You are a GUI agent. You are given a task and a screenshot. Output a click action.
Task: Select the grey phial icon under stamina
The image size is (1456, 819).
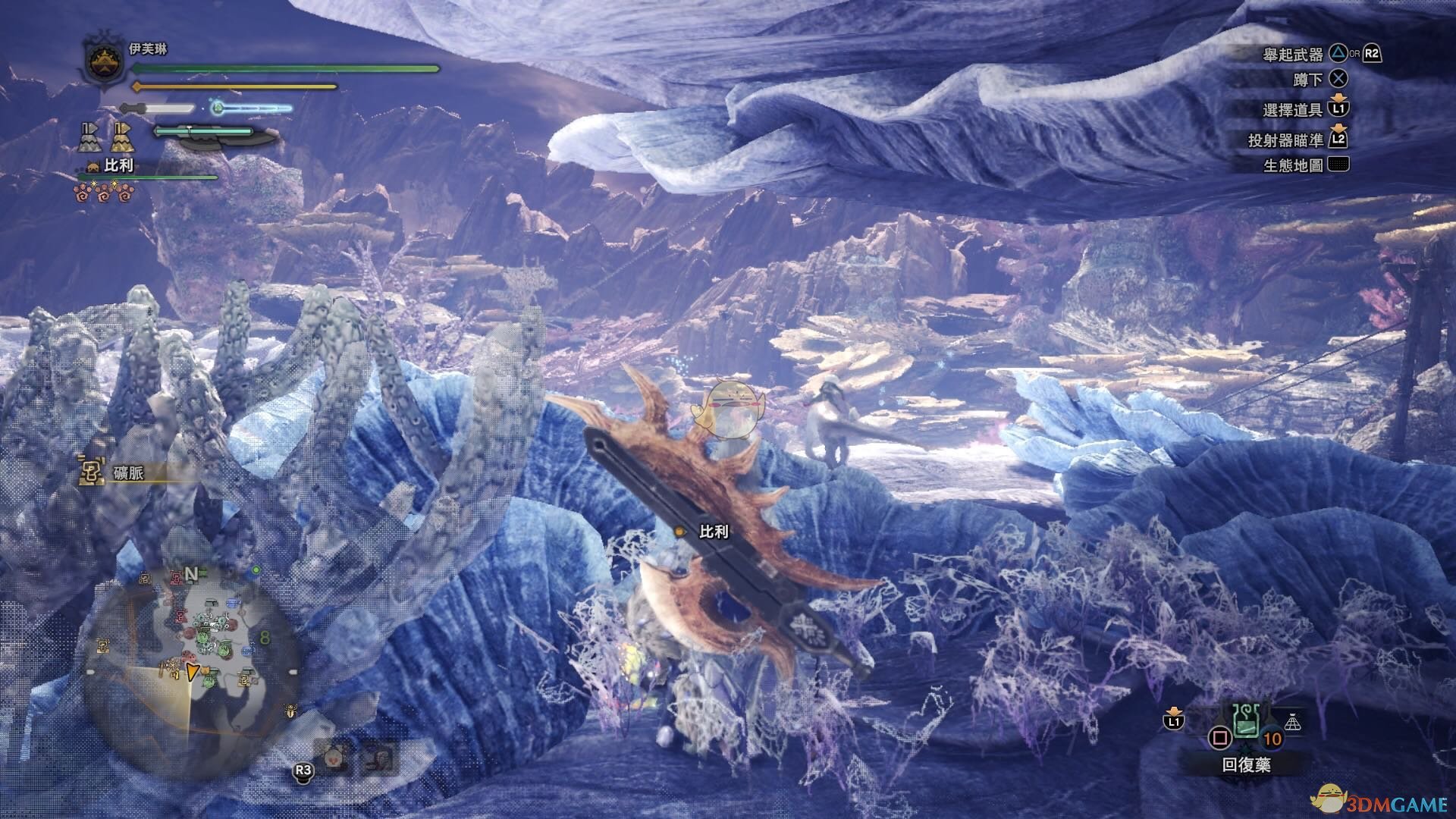tap(90, 138)
